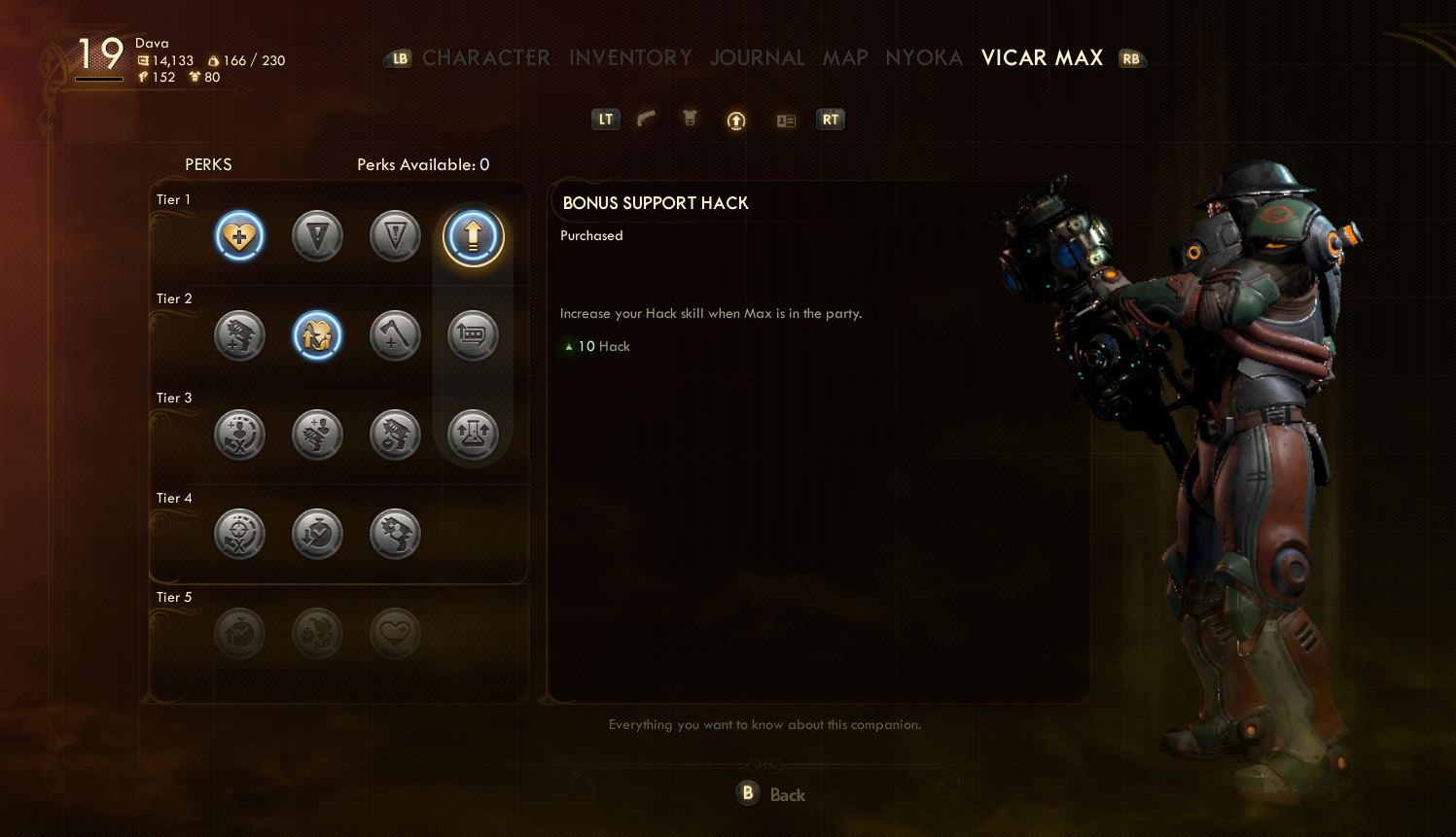Viewport: 1456px width, 837px height.
Task: Select the axe perk in Tier 2
Action: (x=395, y=335)
